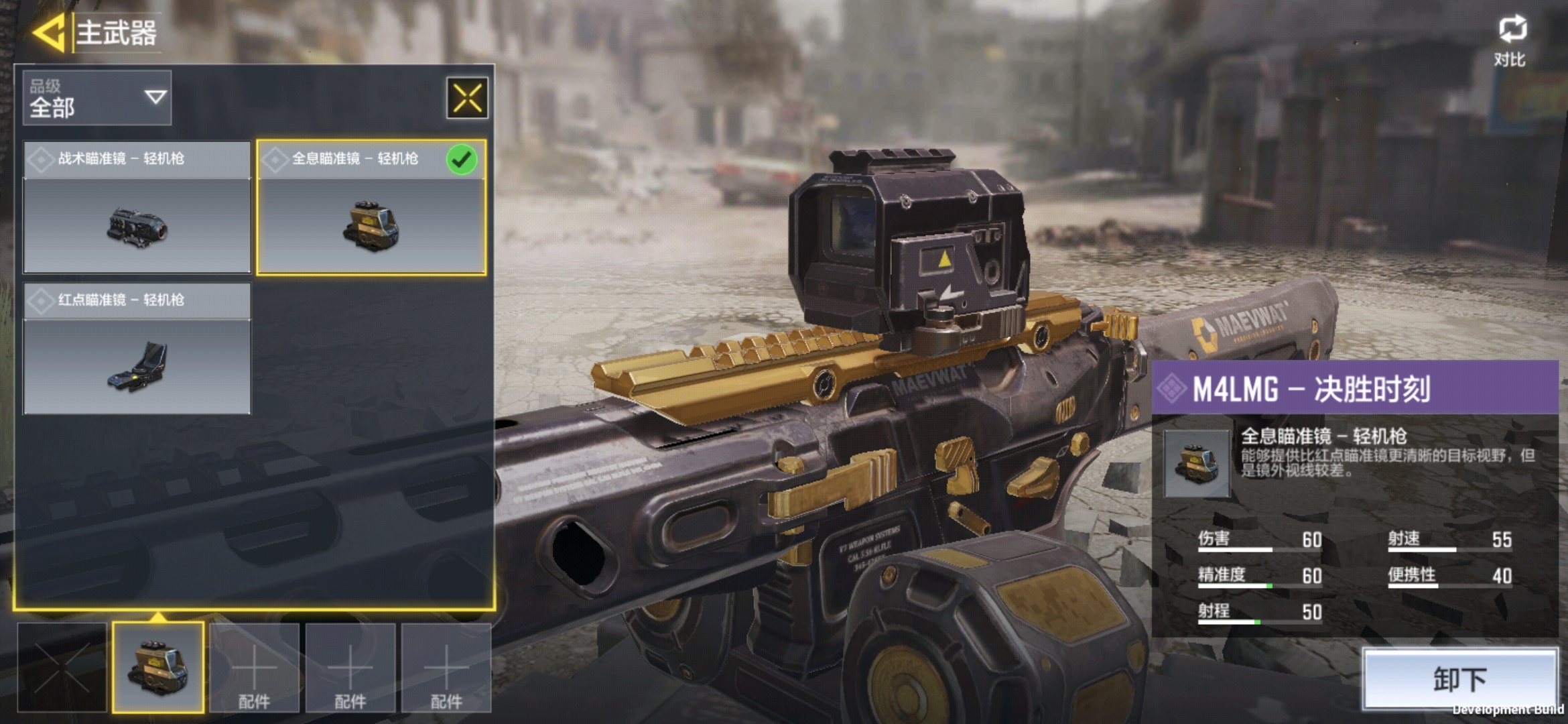Open the 对比 compare function
Screen dimensions: 1568x724
[1511, 40]
